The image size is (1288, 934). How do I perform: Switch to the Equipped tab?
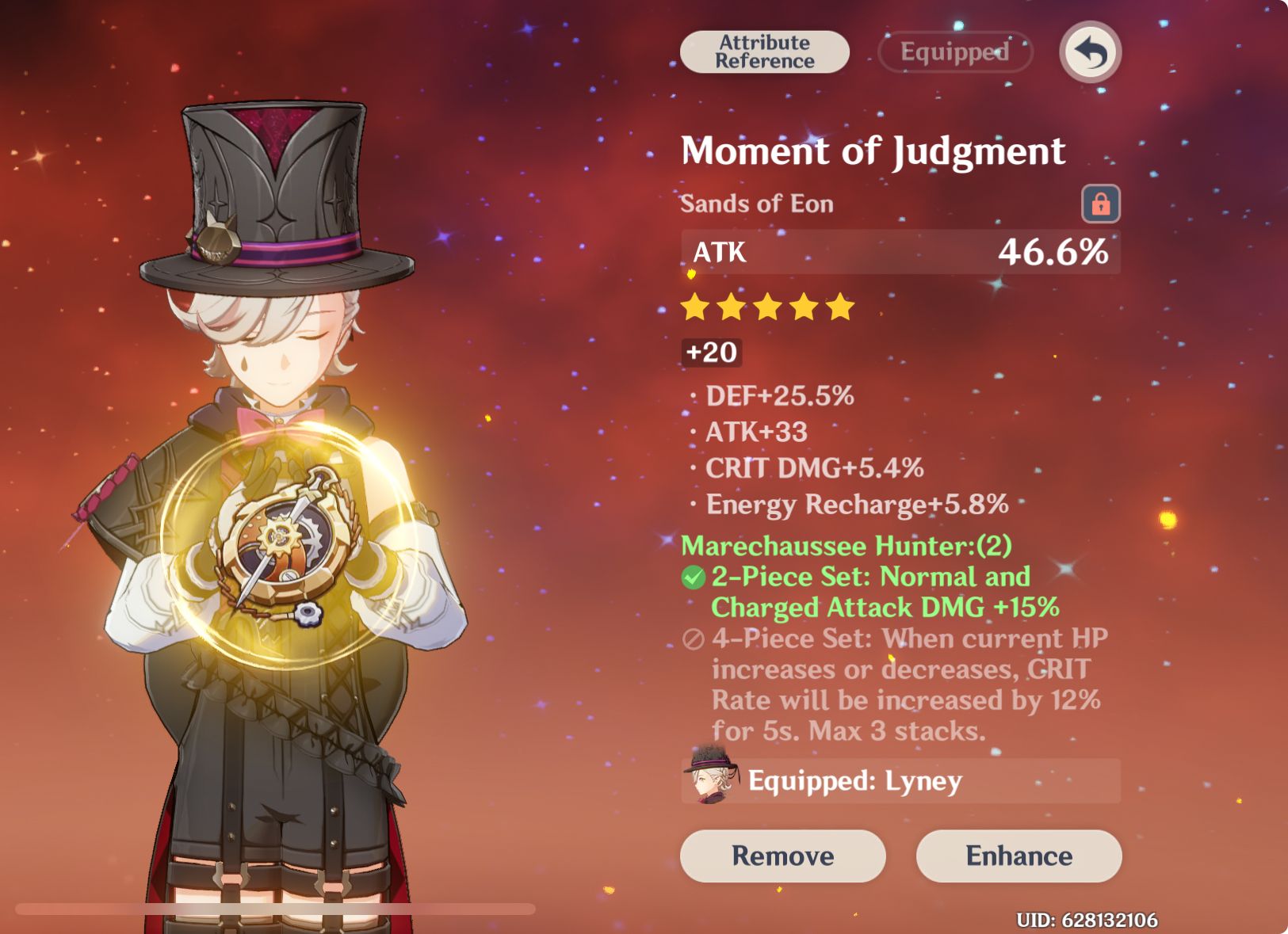[954, 52]
